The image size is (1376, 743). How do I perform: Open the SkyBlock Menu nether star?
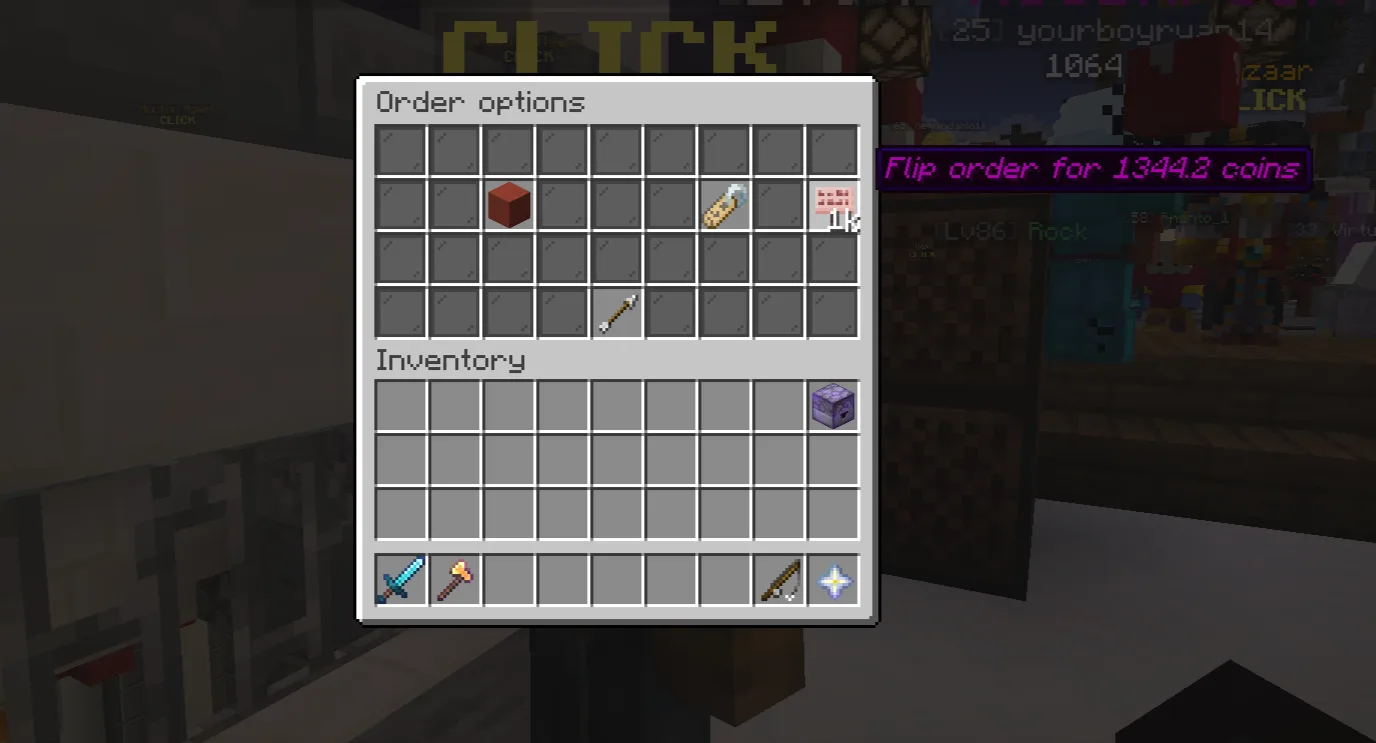pos(832,579)
